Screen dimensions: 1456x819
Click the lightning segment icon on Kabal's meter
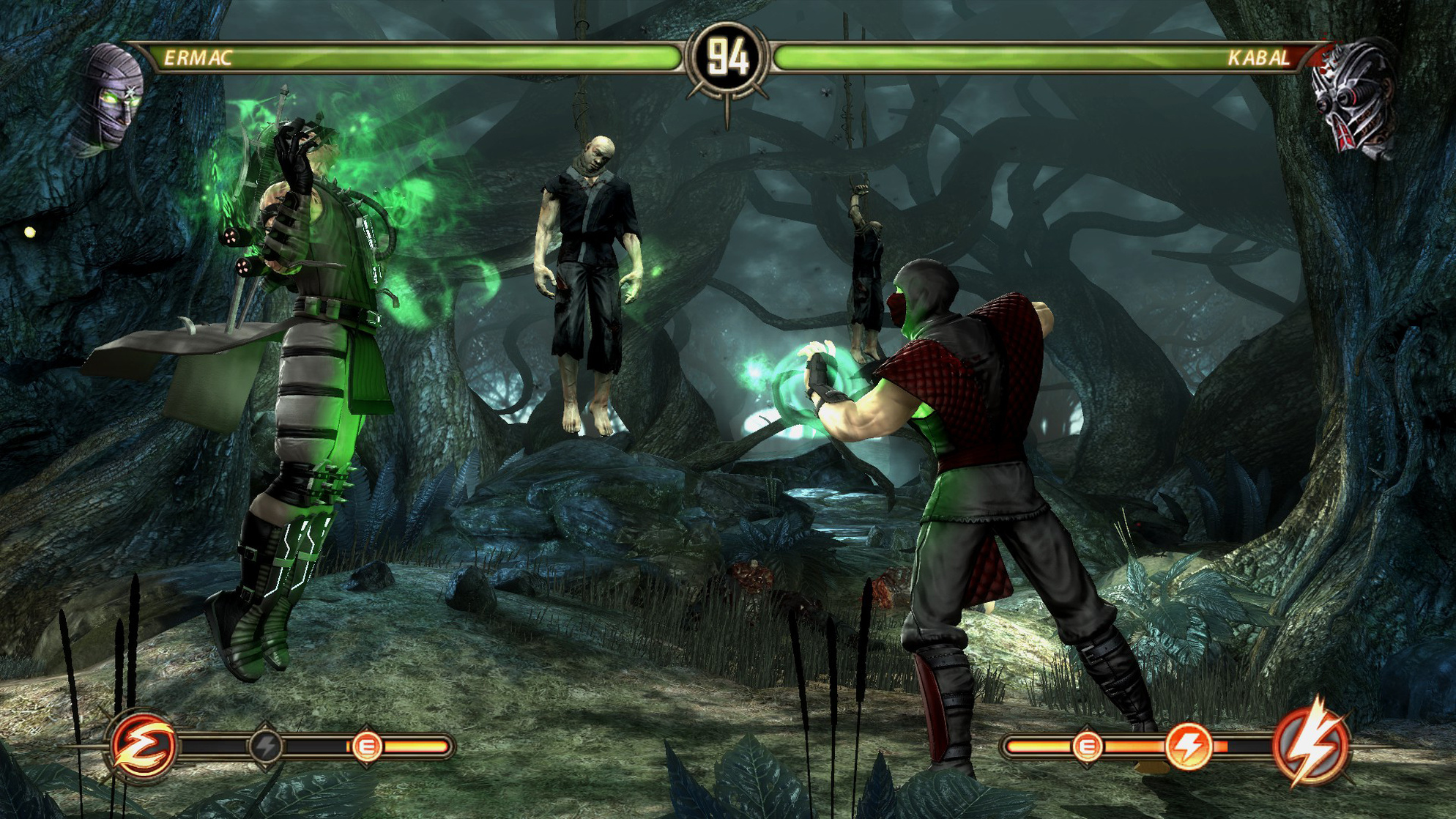(x=1188, y=746)
